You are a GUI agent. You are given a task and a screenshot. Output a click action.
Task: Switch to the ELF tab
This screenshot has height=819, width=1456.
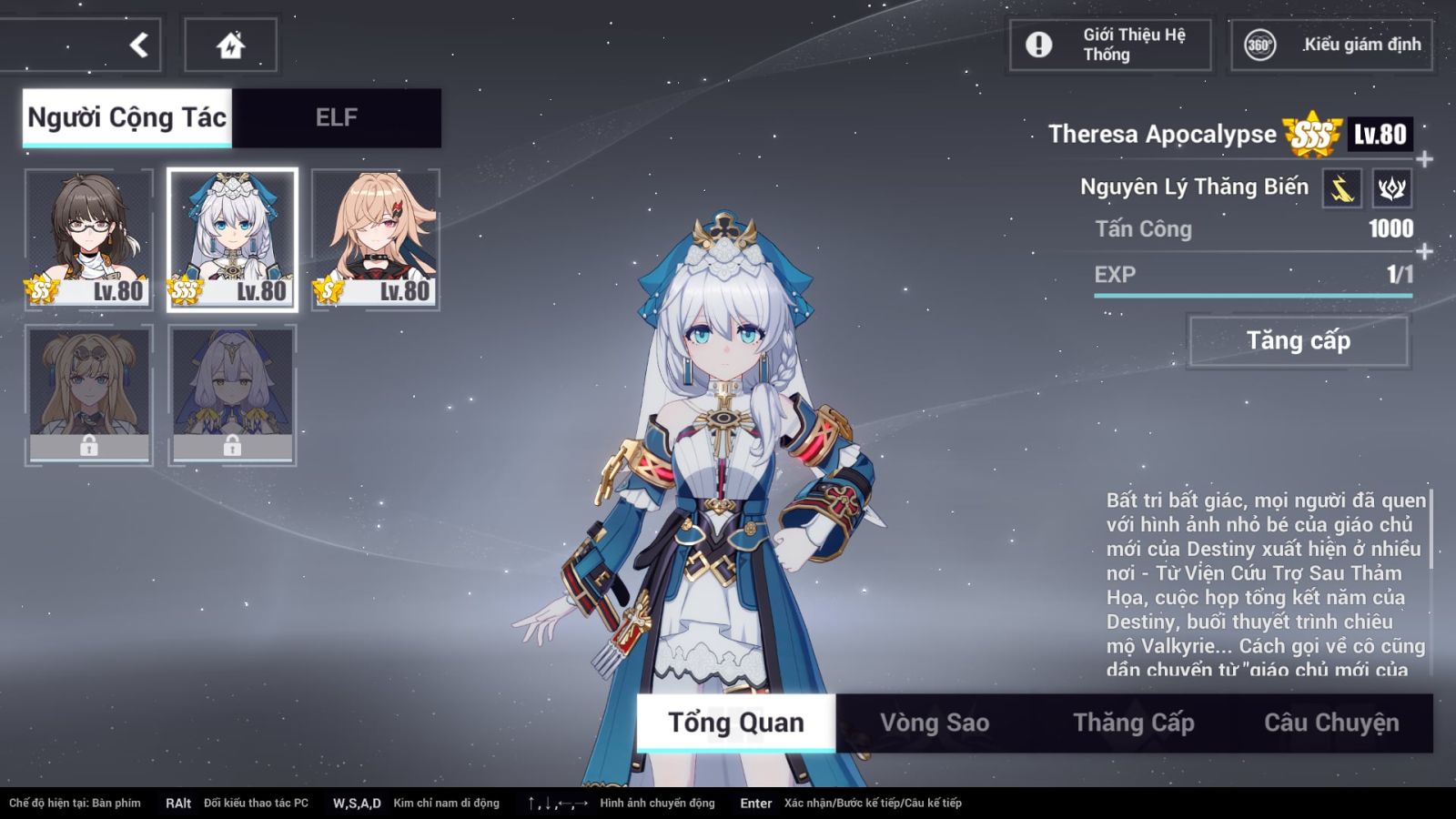337,117
